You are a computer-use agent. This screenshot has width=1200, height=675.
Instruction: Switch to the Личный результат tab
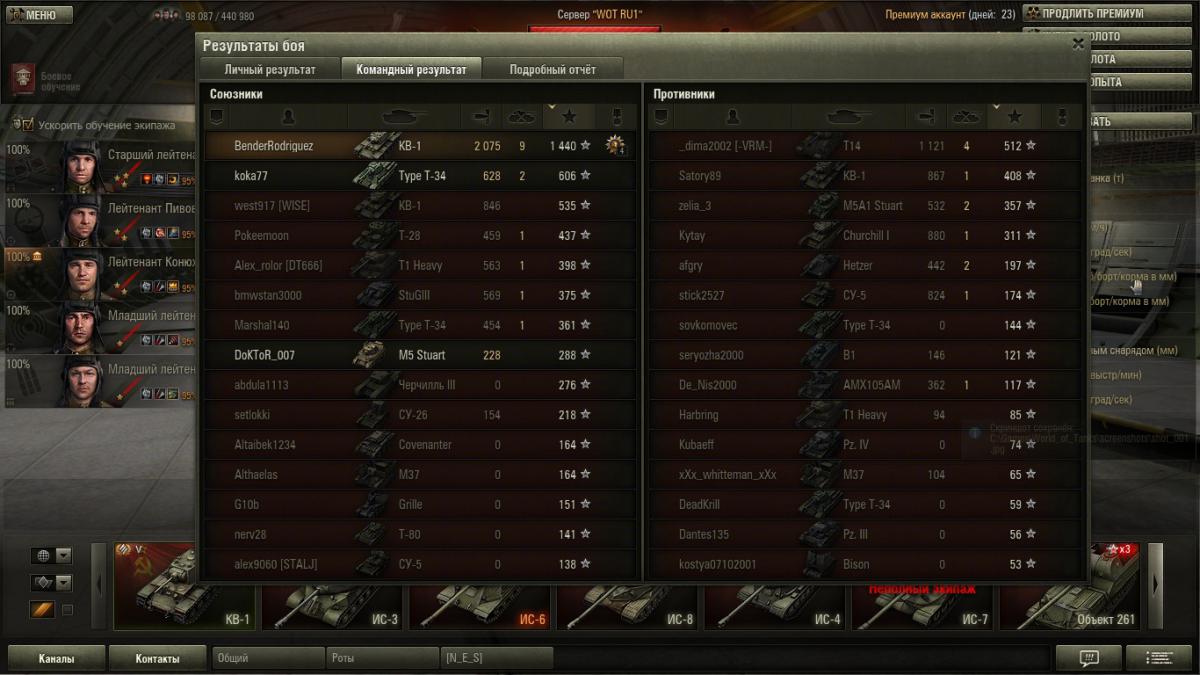[x=270, y=70]
